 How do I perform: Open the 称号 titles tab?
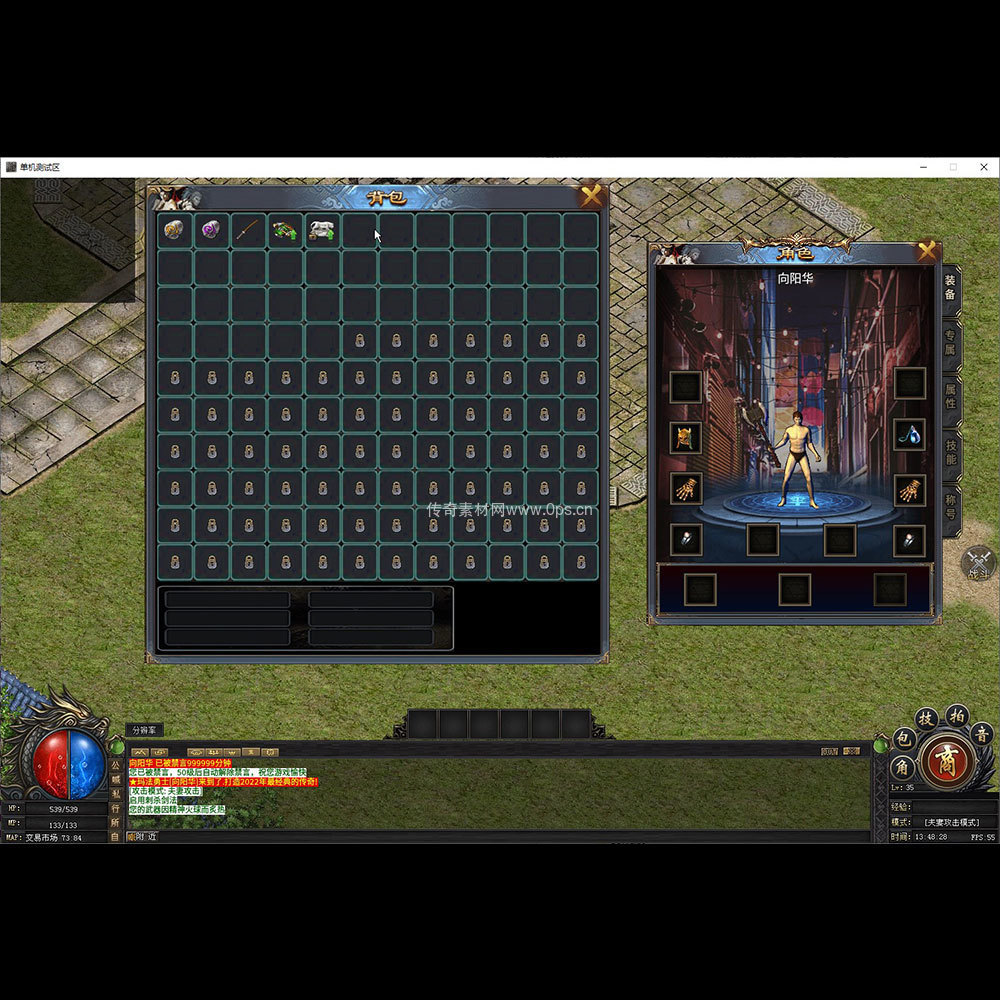point(949,506)
